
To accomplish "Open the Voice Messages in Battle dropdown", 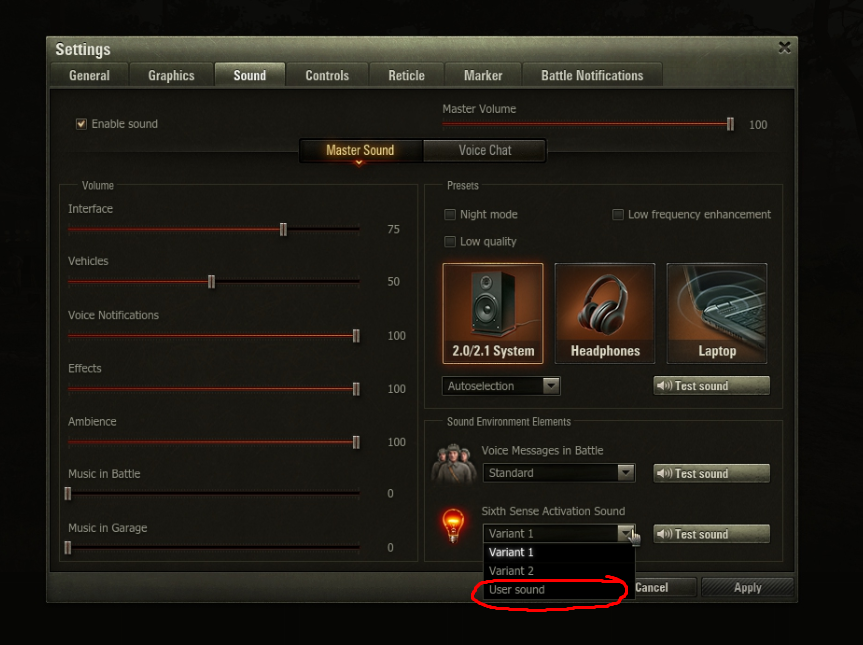I will (558, 473).
